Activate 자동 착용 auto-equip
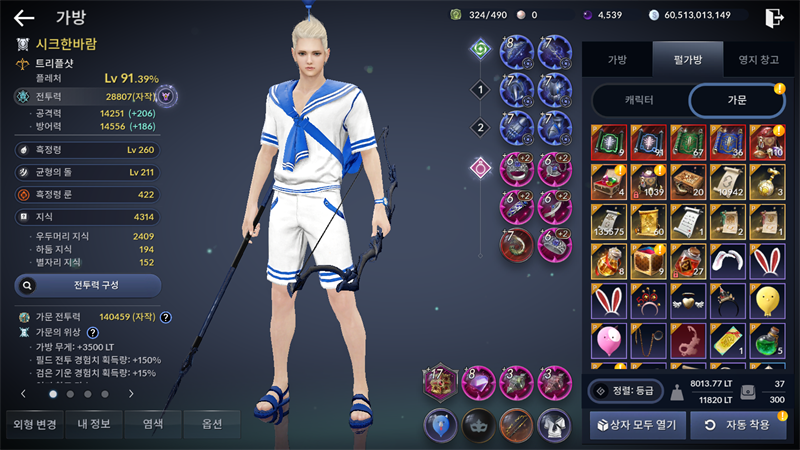This screenshot has width=800, height=450. point(738,425)
